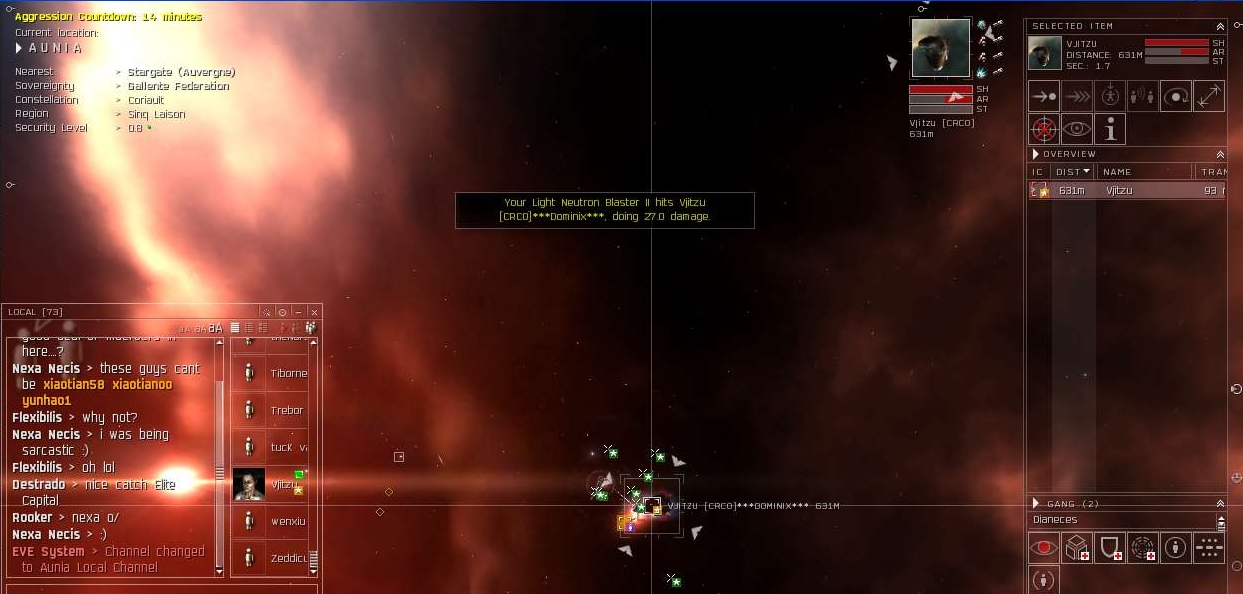This screenshot has width=1243, height=594.
Task: Click the locked target Vjitzu portrait
Action: pyautogui.click(x=941, y=48)
